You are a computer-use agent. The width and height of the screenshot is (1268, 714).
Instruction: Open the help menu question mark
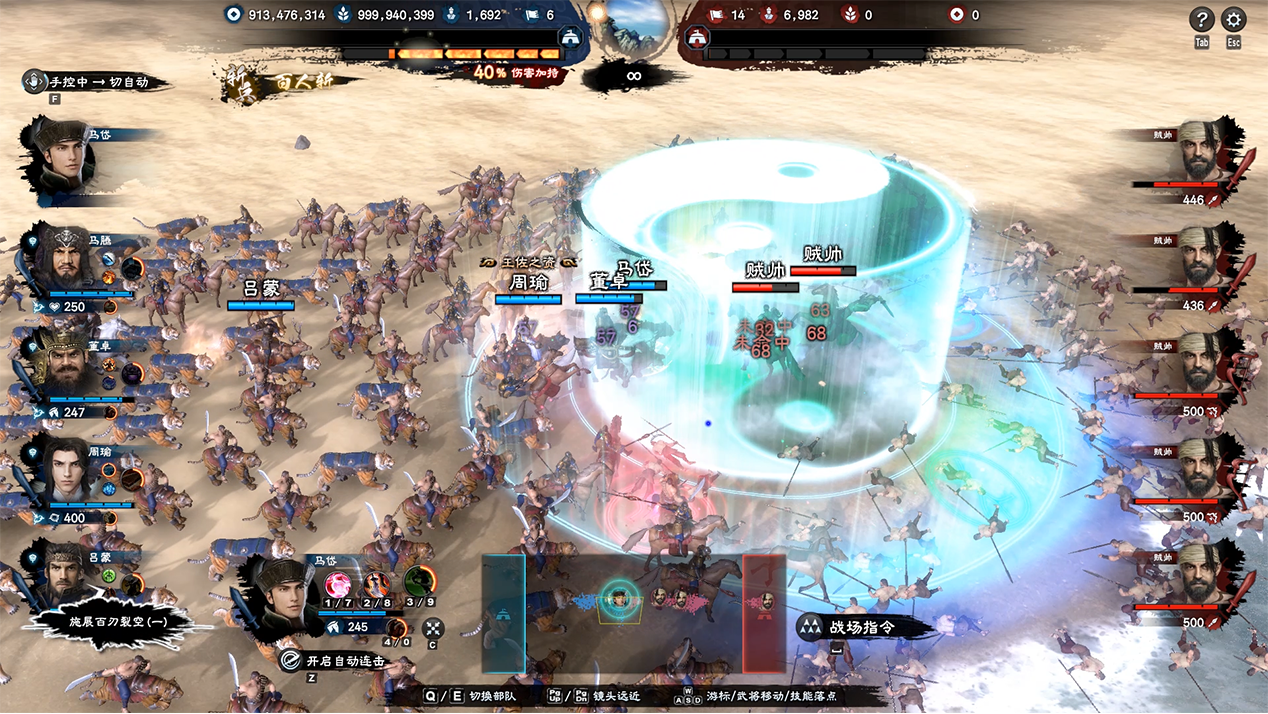coord(1202,20)
